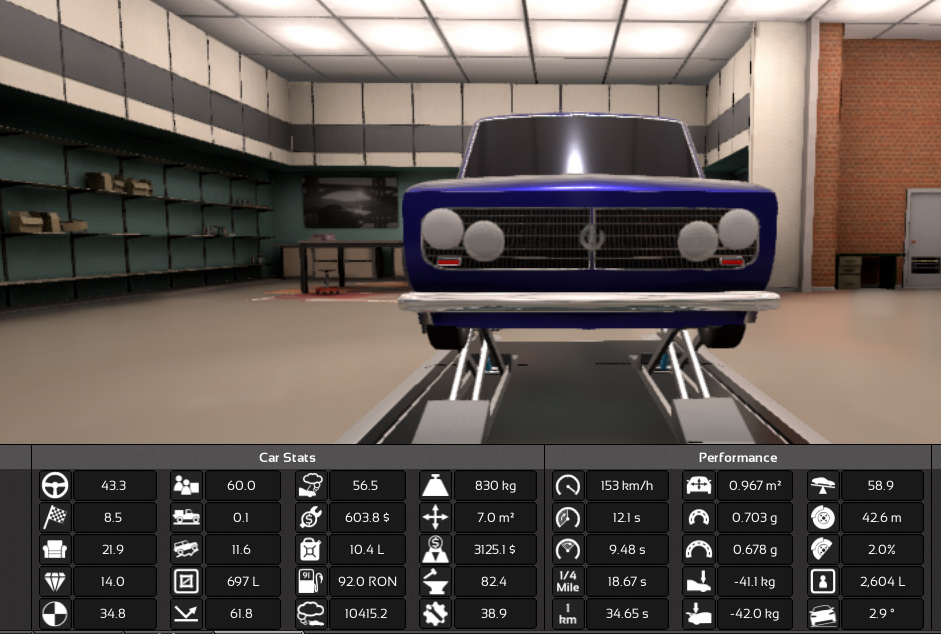Choose the 1 km time icon

568,614
